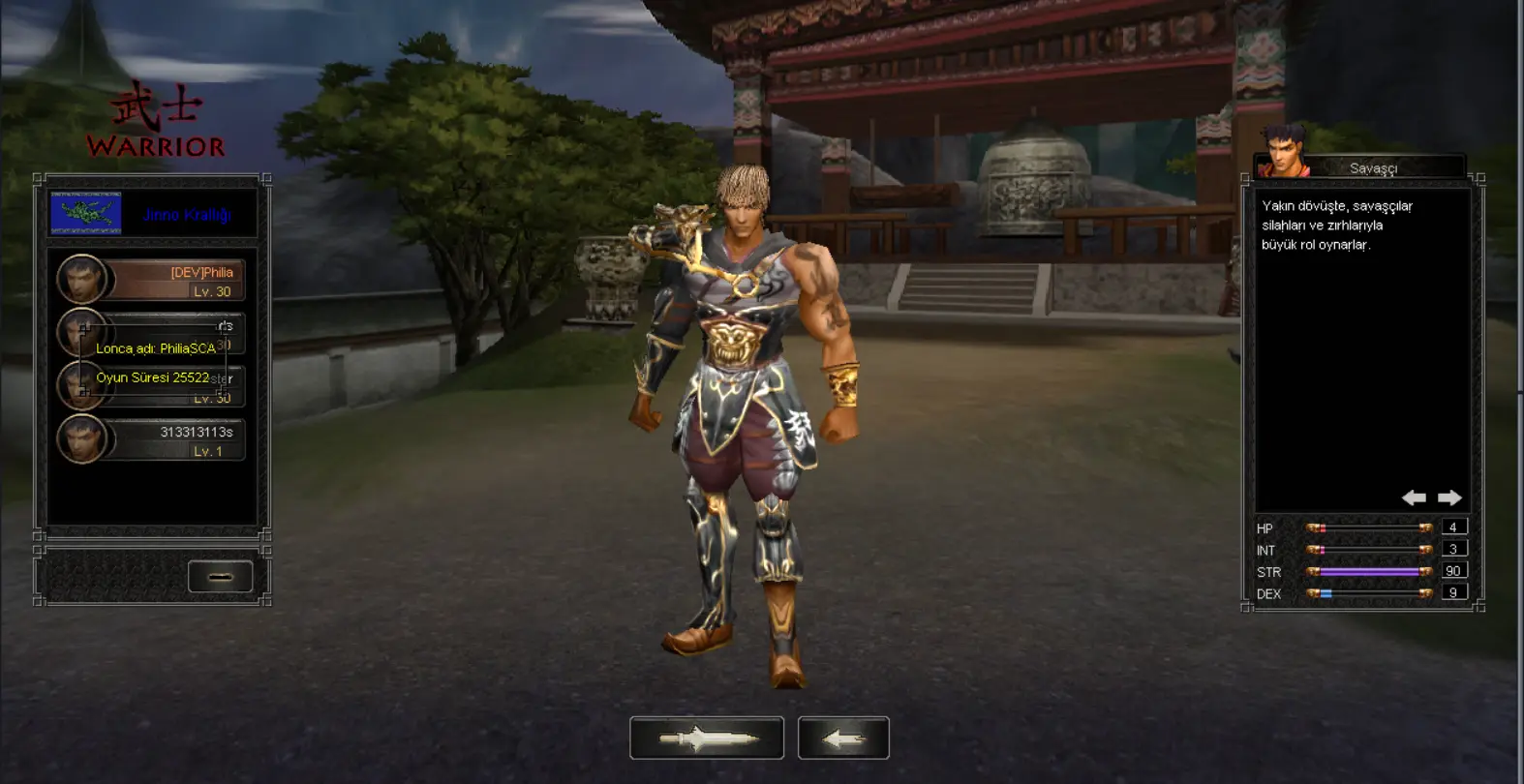Show the next class description page

(x=1449, y=498)
